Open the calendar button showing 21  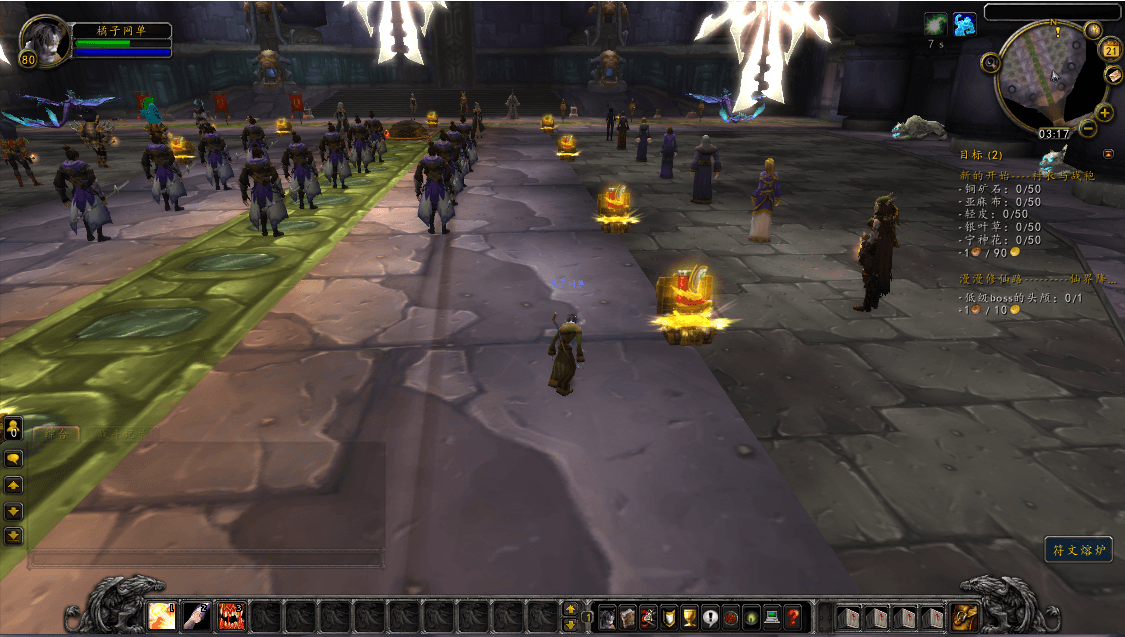click(1111, 49)
